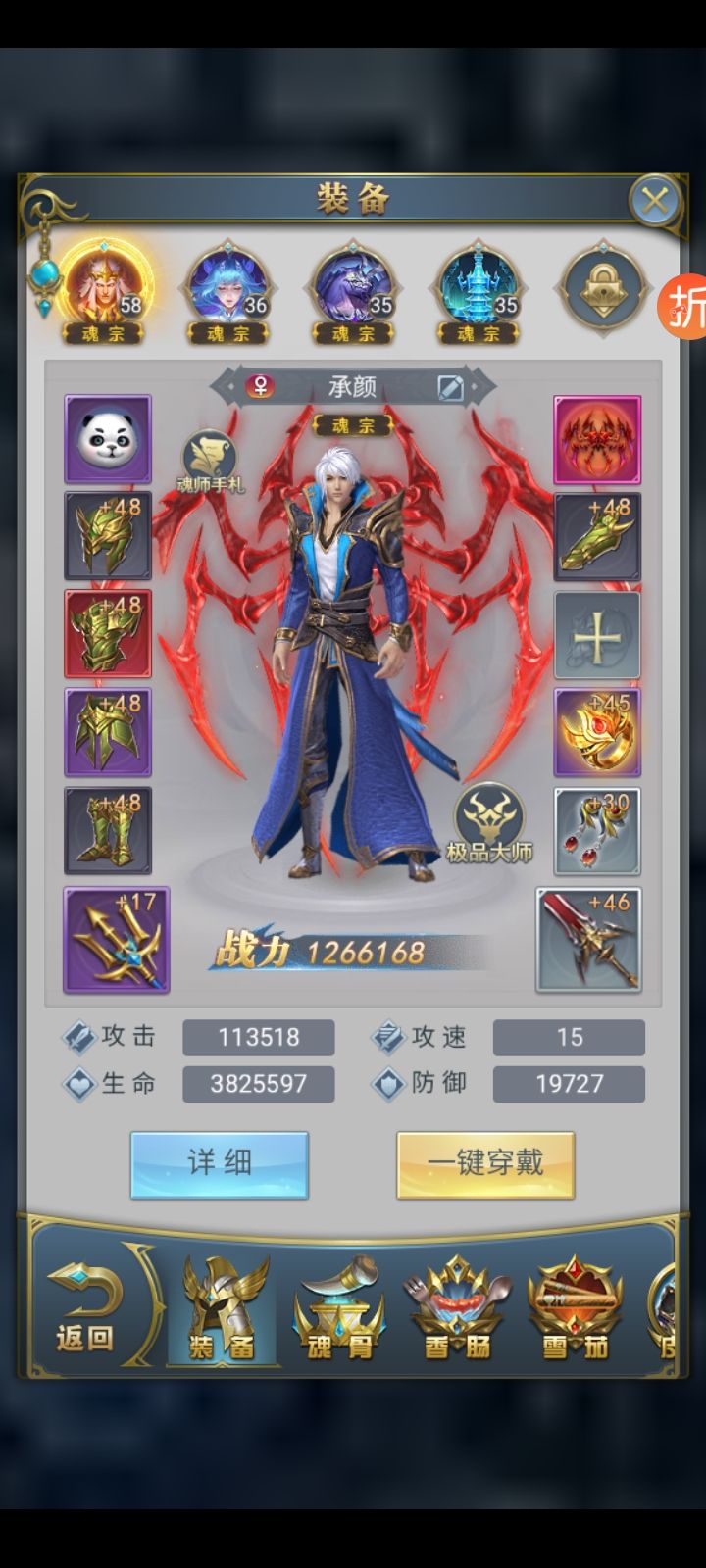Auto-equip gear with 一键穿戴 button
This screenshot has height=1568, width=706.
(x=485, y=1164)
